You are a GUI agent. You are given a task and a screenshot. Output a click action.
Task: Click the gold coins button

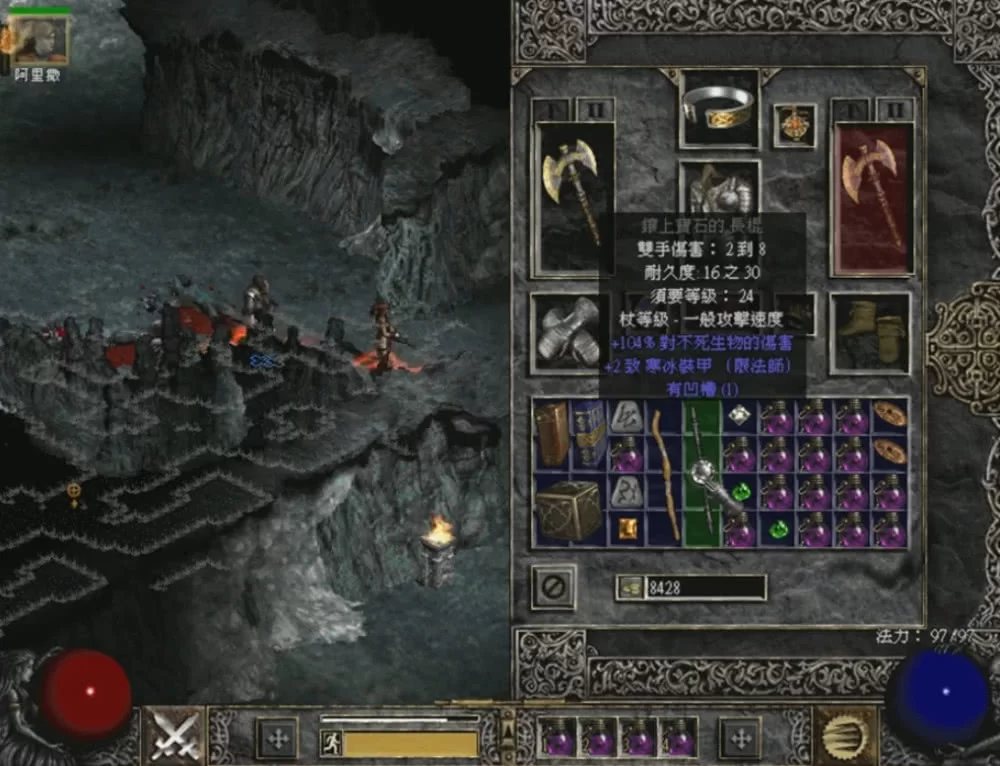point(630,588)
